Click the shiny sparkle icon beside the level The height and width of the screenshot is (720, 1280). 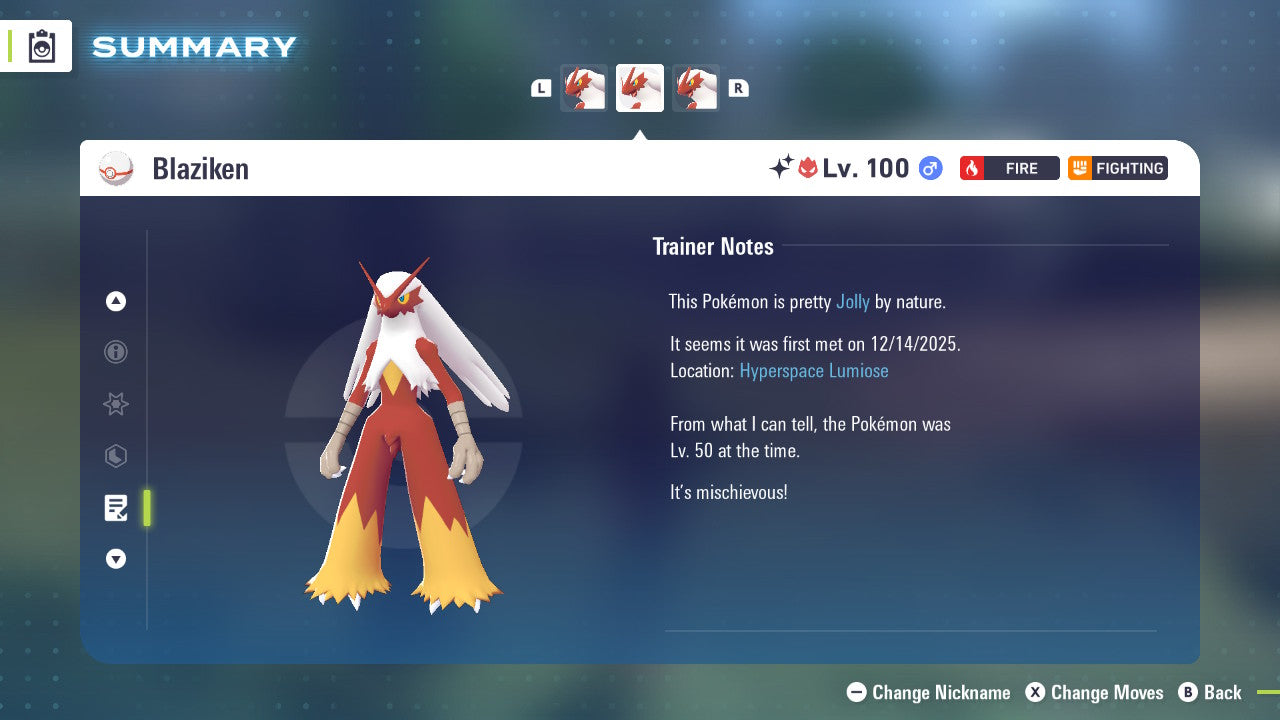point(786,167)
